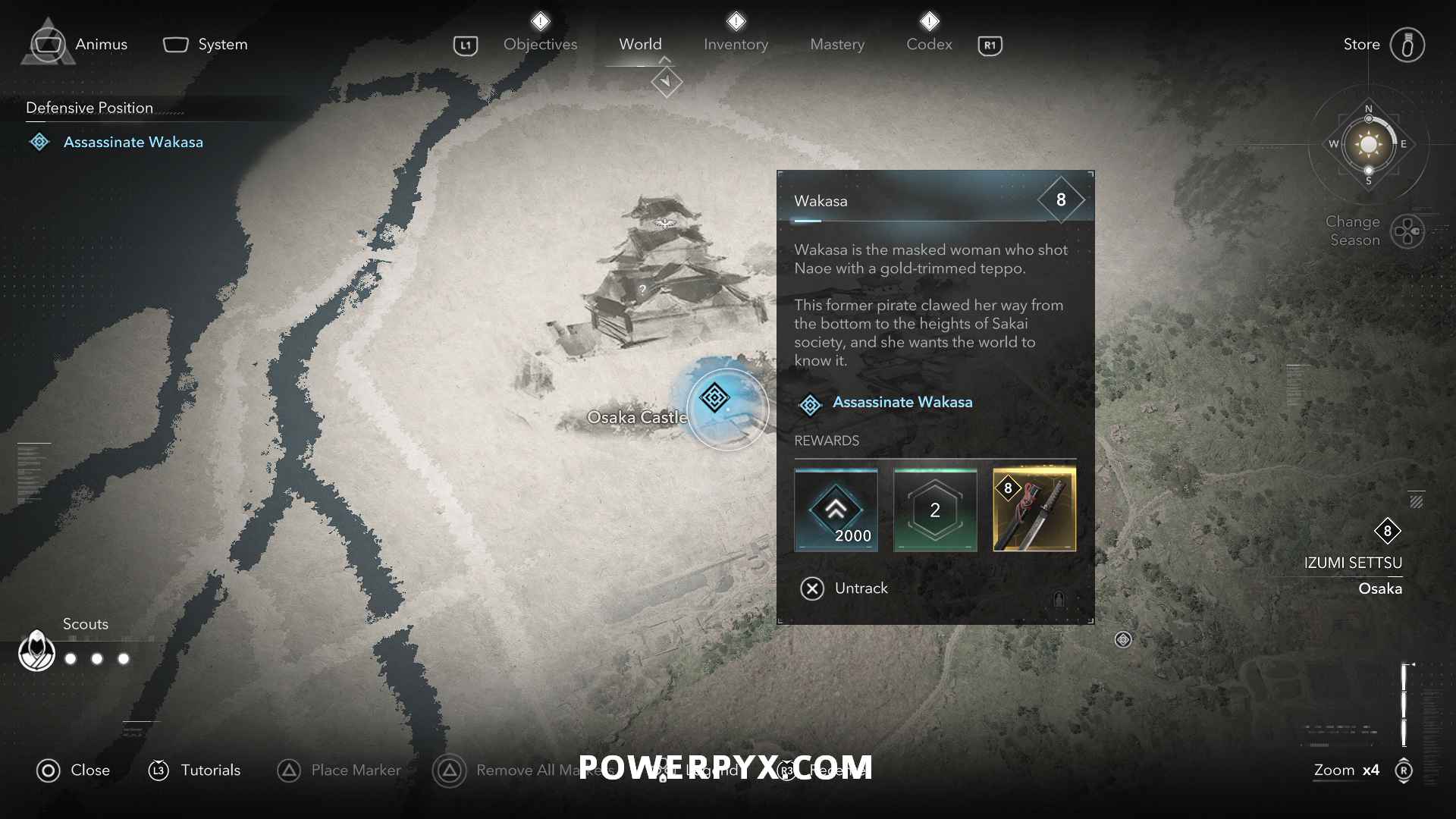Open the Inventory tab
Image resolution: width=1456 pixels, height=819 pixels.
[736, 44]
